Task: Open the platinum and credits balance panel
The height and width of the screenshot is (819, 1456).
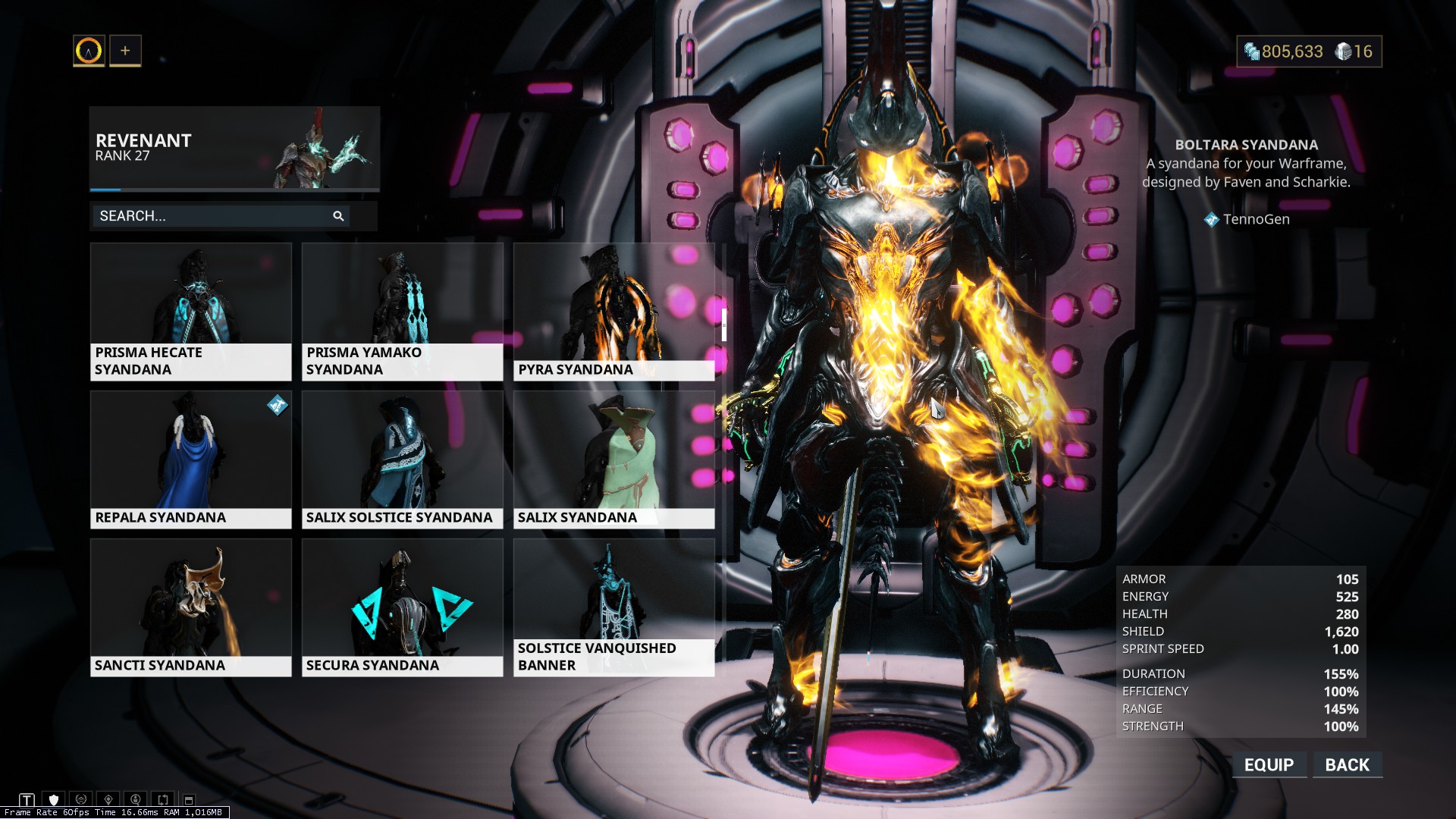Action: tap(1309, 52)
